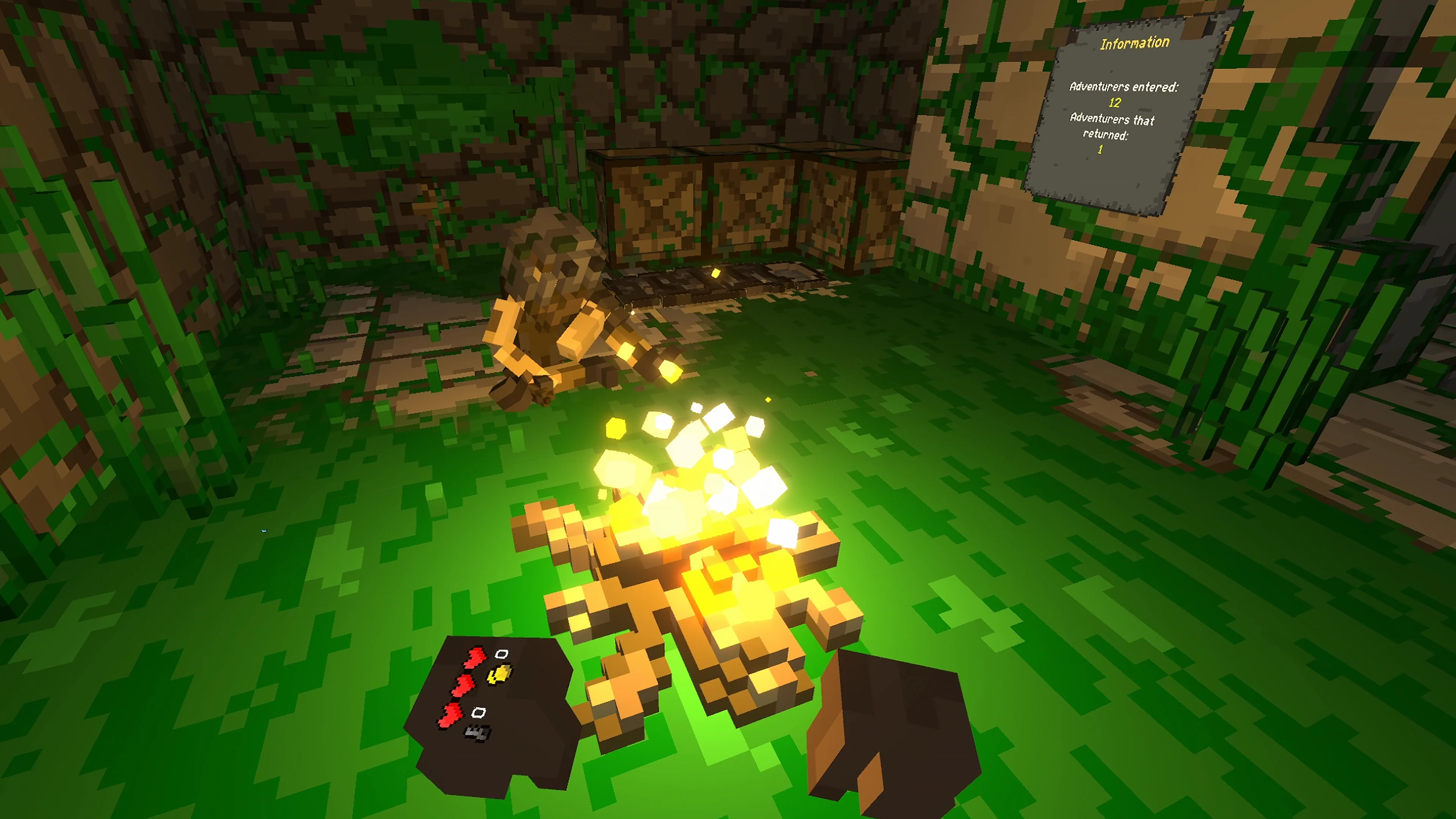Click the lower white ring slot icon
Viewport: 1456px width, 819px height.
(479, 712)
